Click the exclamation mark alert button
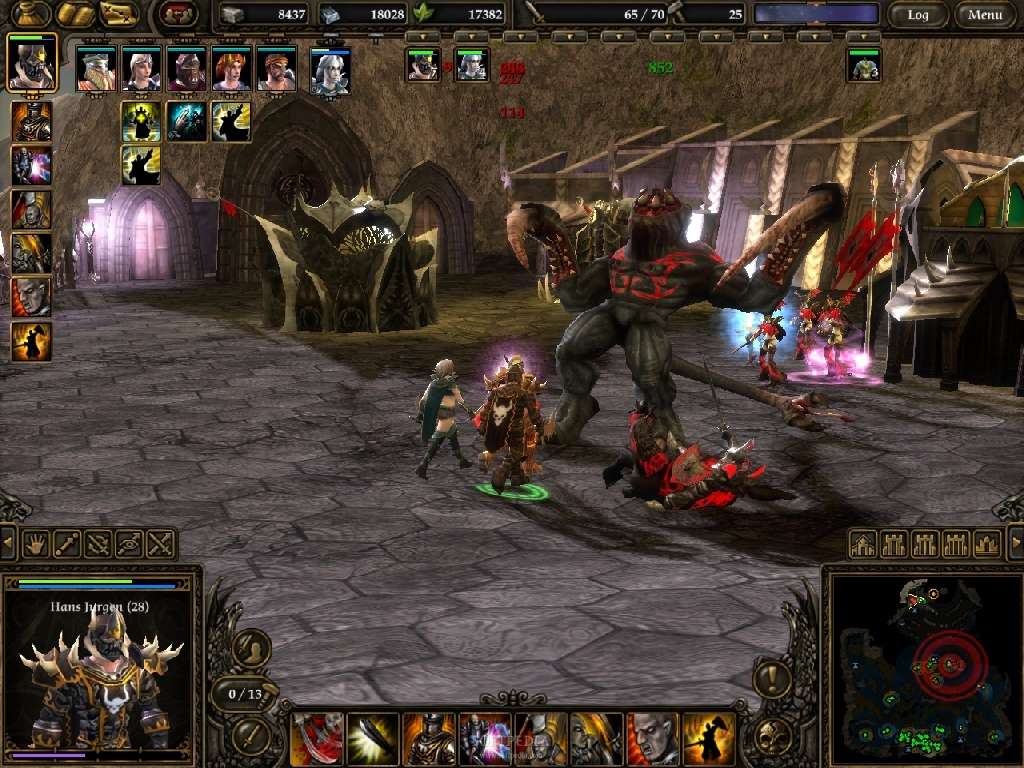 (x=771, y=680)
